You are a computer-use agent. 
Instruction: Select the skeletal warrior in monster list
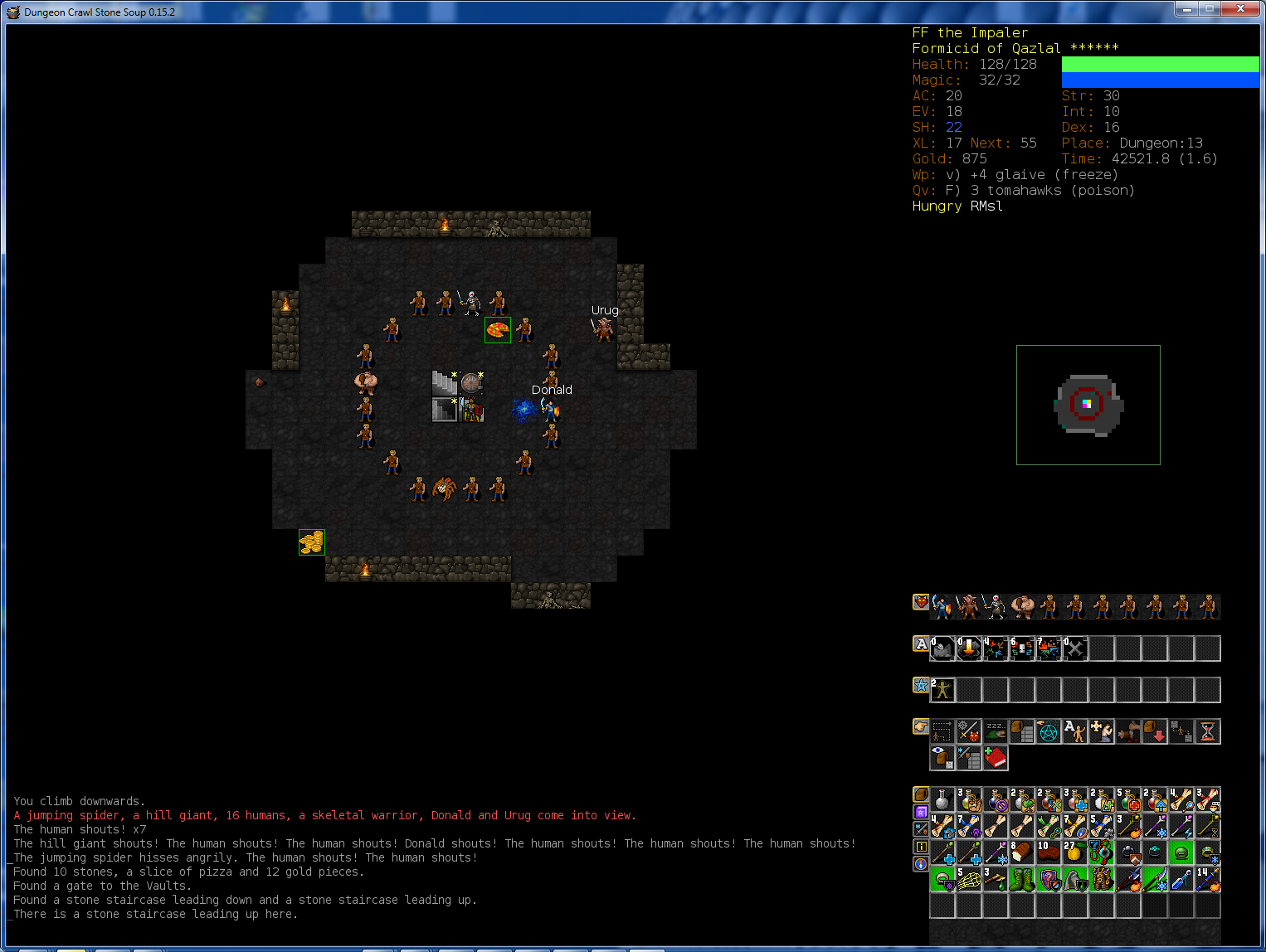tap(996, 607)
